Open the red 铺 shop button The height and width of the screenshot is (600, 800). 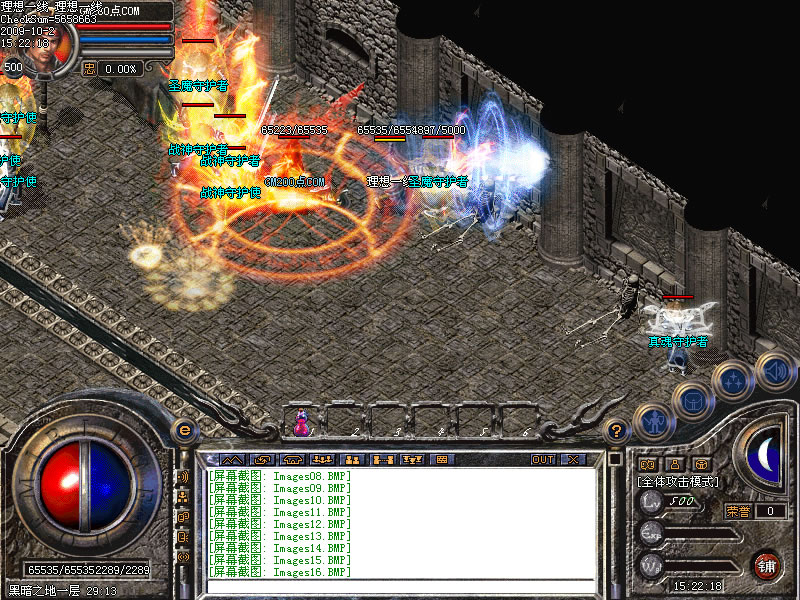767,563
